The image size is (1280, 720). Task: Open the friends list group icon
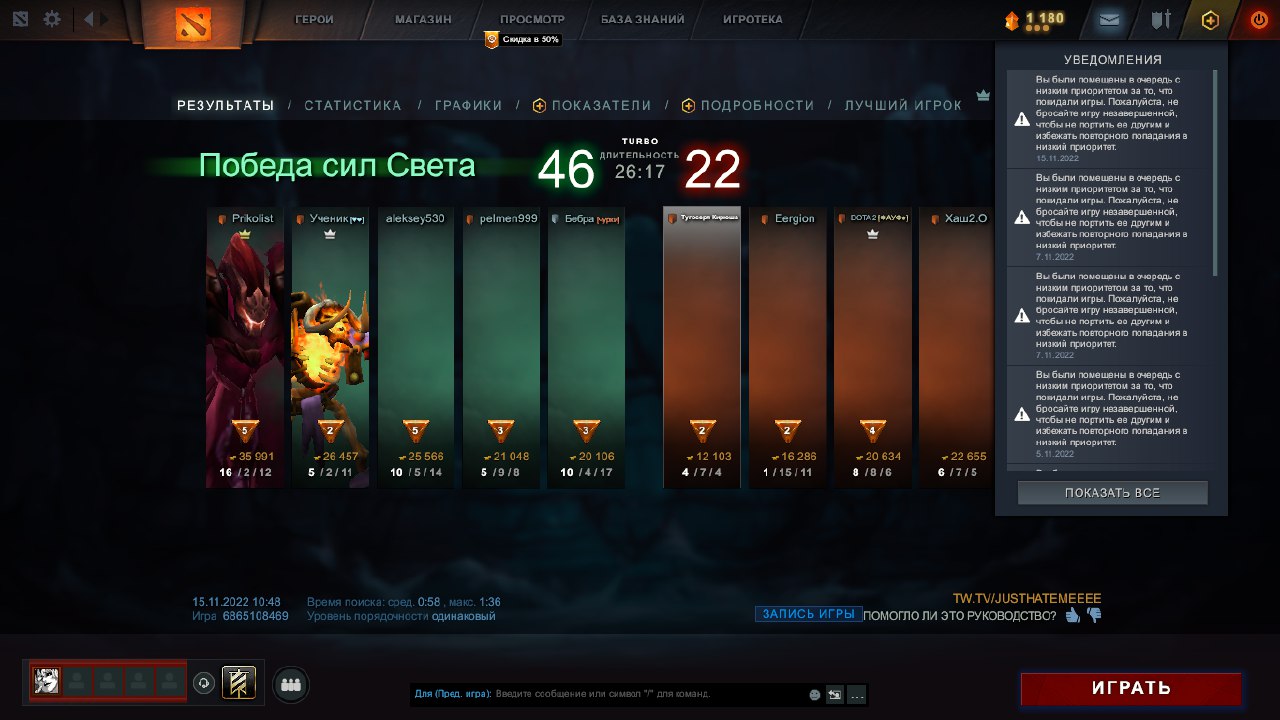coord(290,683)
